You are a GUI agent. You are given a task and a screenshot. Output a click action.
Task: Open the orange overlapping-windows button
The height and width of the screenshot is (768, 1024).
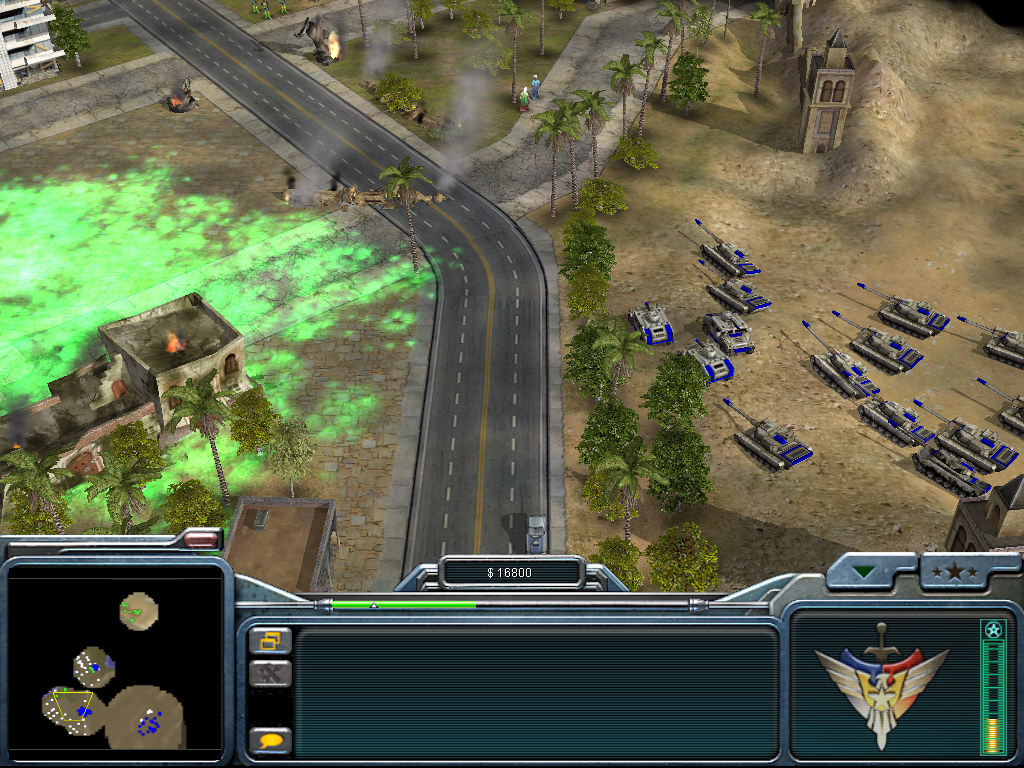point(270,640)
